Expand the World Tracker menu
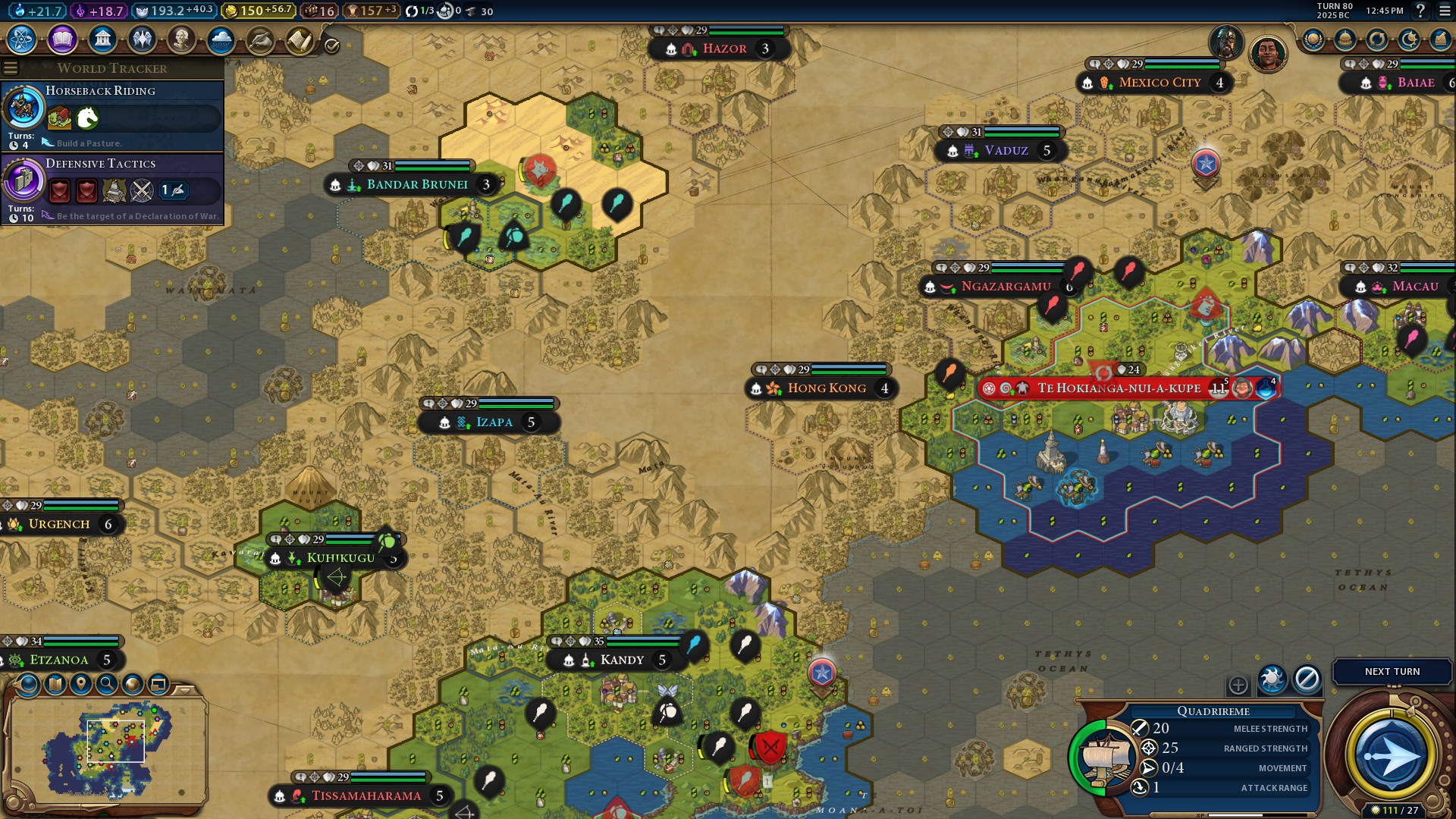The image size is (1456, 819). [x=10, y=69]
